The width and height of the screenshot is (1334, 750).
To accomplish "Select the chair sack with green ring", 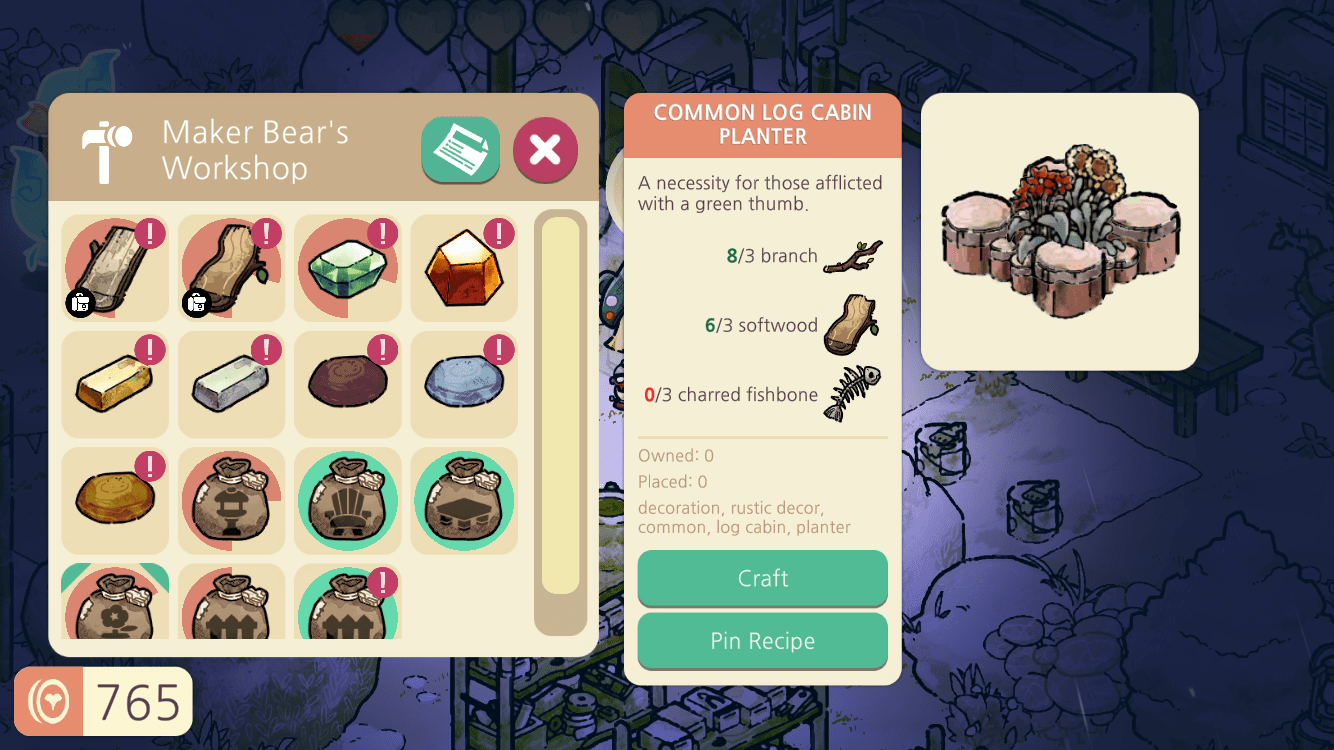I will (x=347, y=500).
